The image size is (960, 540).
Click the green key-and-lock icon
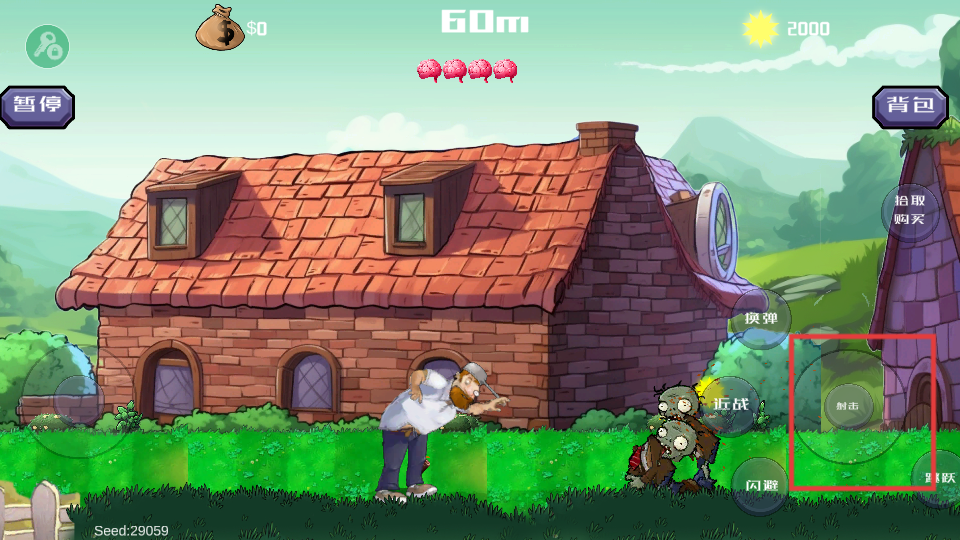(x=46, y=46)
